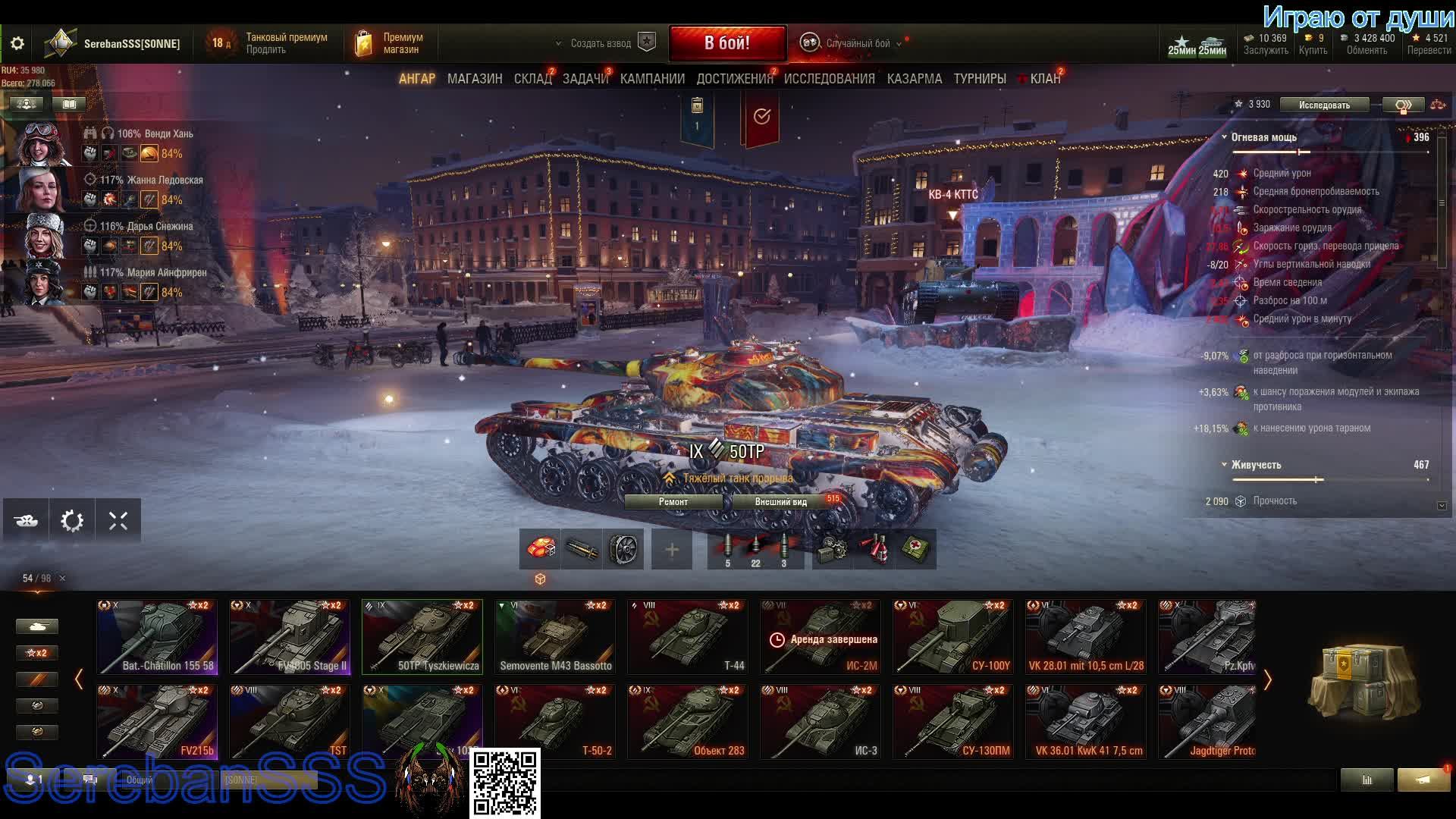Open Внешний вид customization
Viewport: 1456px width, 819px height.
pos(781,502)
